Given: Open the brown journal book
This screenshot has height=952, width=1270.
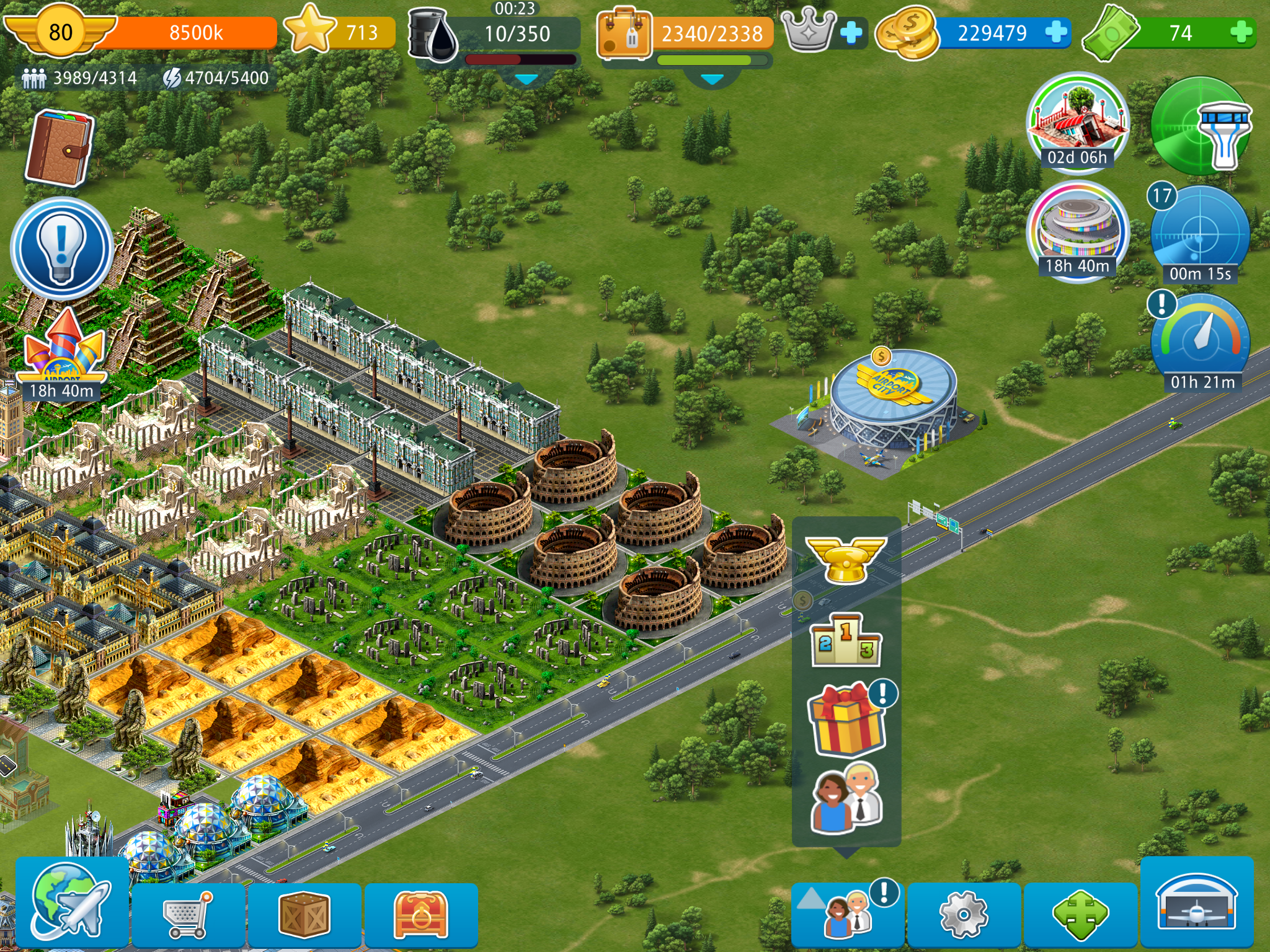Looking at the screenshot, I should point(60,148).
